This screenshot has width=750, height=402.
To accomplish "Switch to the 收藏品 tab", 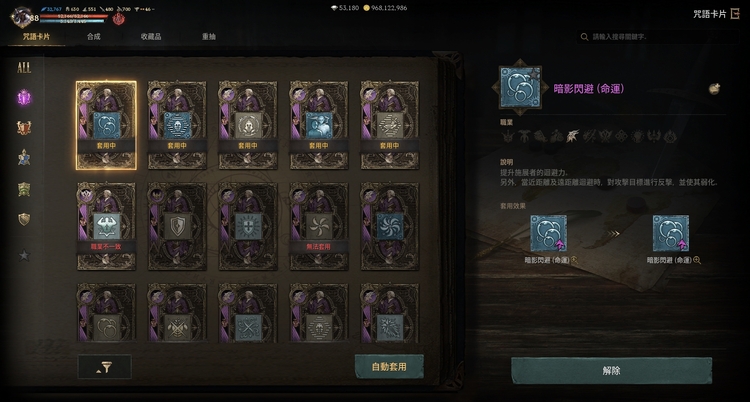I will 151,37.
